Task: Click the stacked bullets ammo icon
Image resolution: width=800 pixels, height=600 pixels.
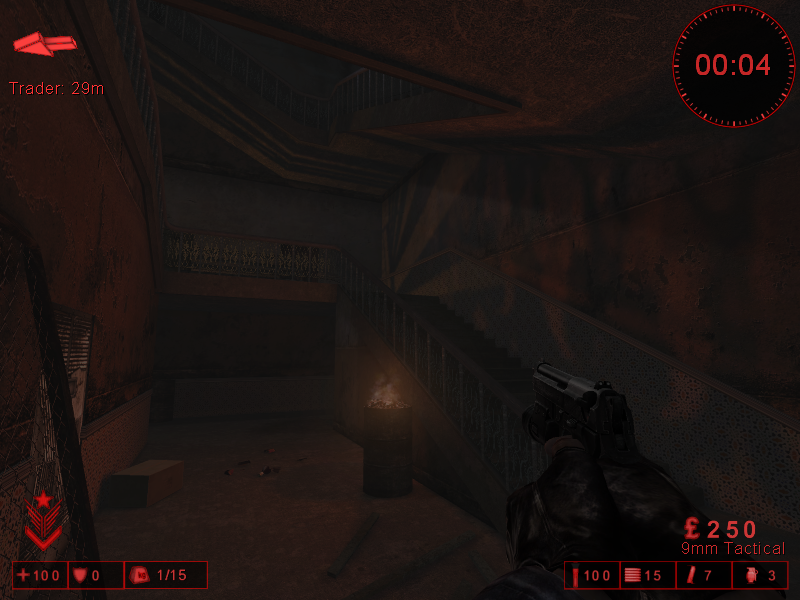Action: [x=630, y=575]
